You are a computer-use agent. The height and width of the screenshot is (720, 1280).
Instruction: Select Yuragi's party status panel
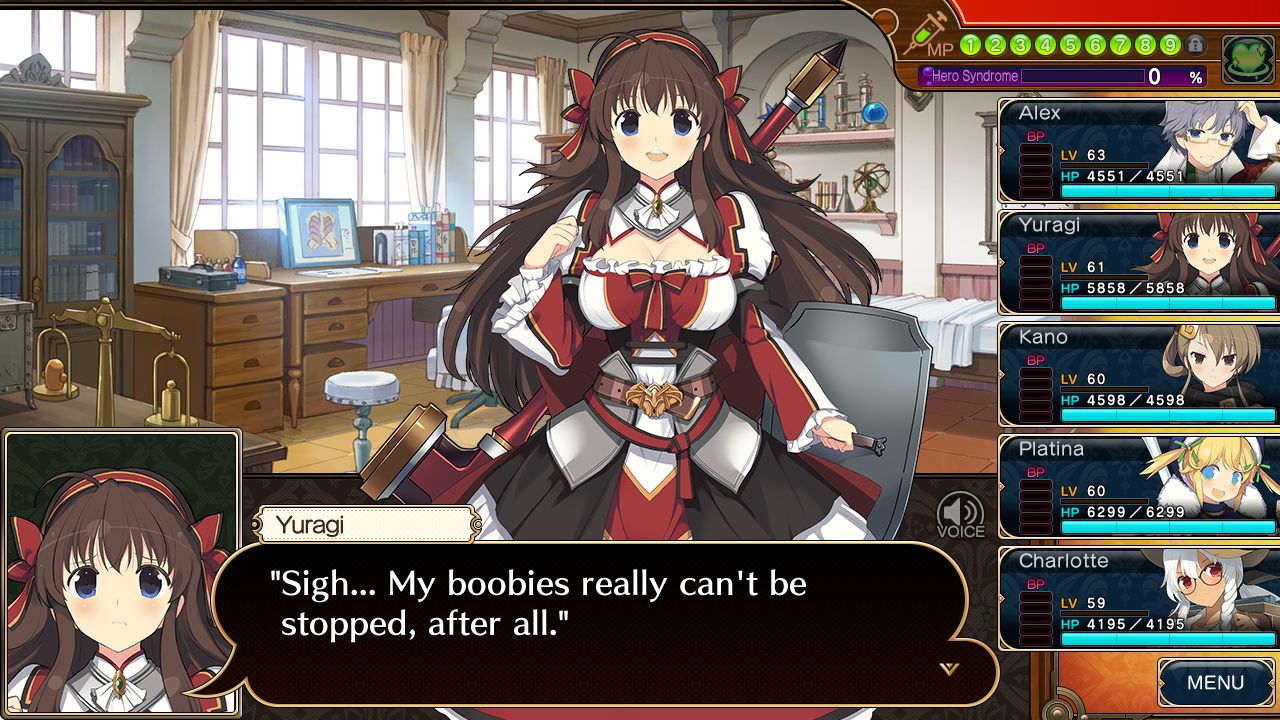[1139, 263]
